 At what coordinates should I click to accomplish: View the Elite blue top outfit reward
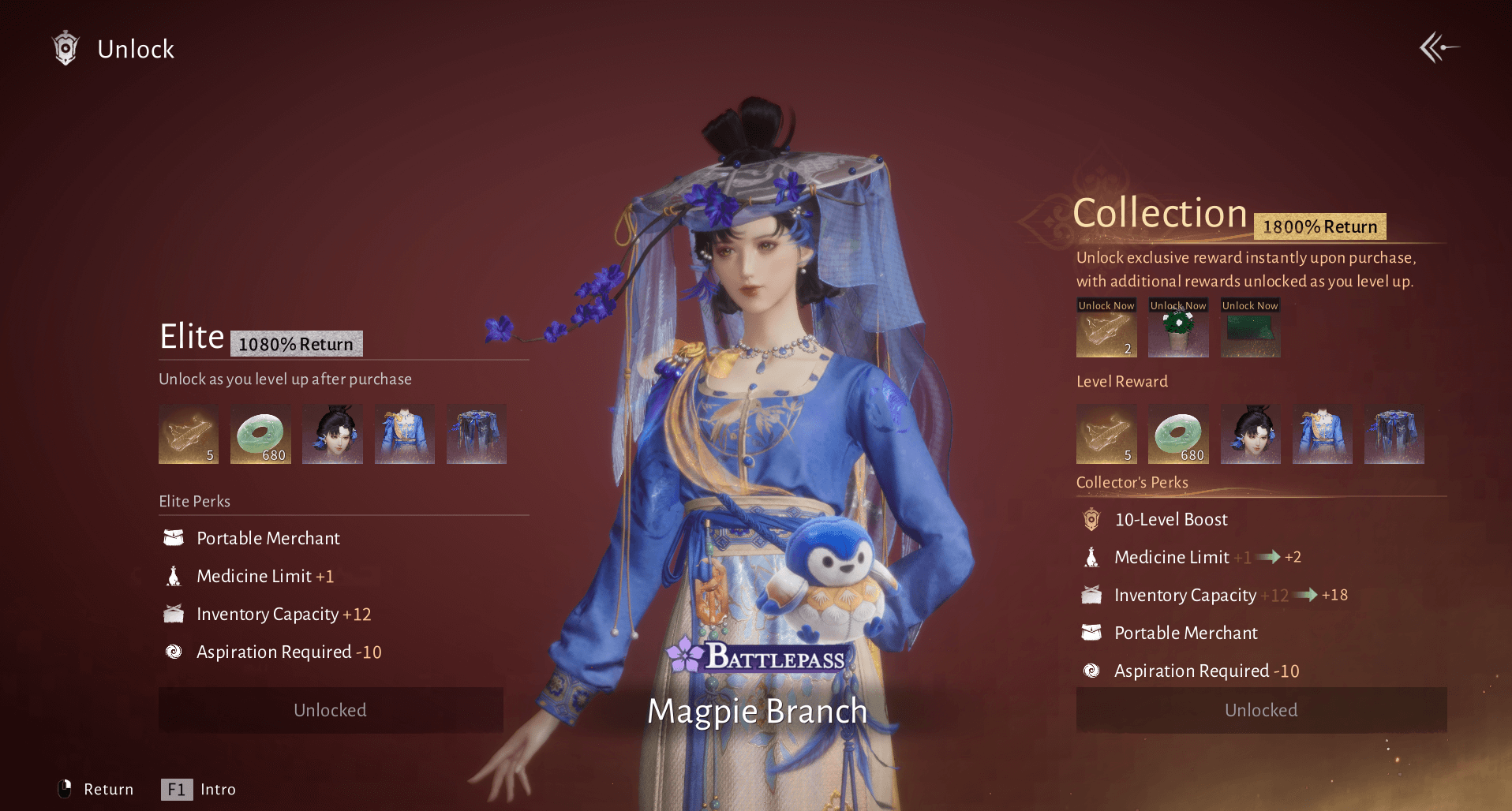(x=404, y=434)
